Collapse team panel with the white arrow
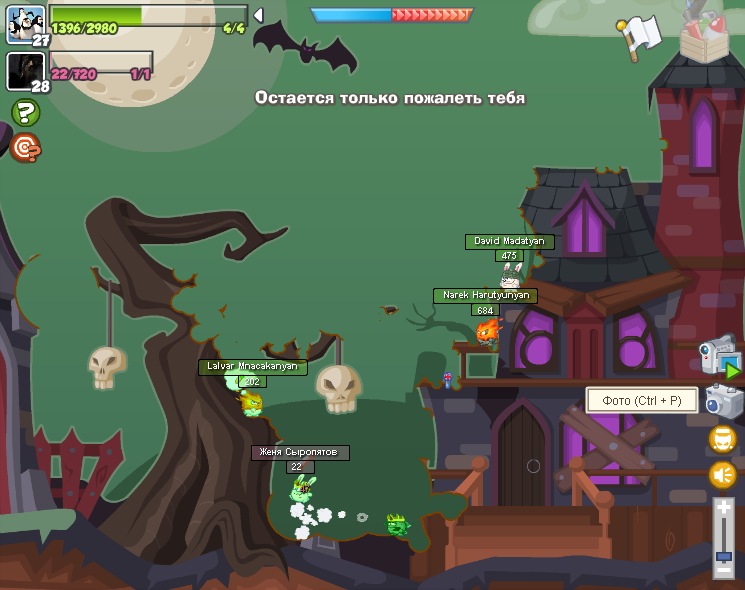 coord(258,16)
